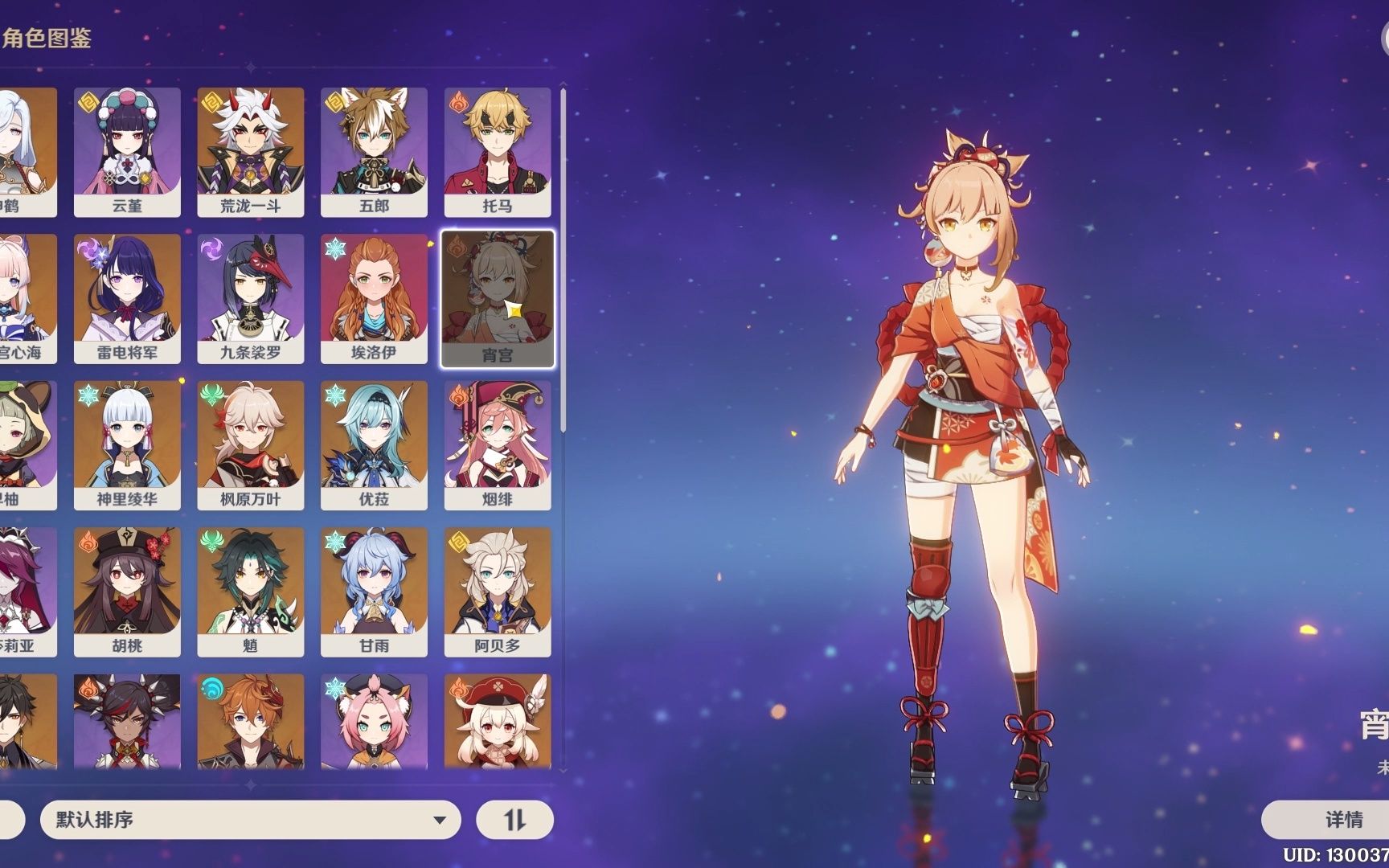Choose the 埃洛伊 character card
This screenshot has width=1389, height=868.
click(374, 298)
